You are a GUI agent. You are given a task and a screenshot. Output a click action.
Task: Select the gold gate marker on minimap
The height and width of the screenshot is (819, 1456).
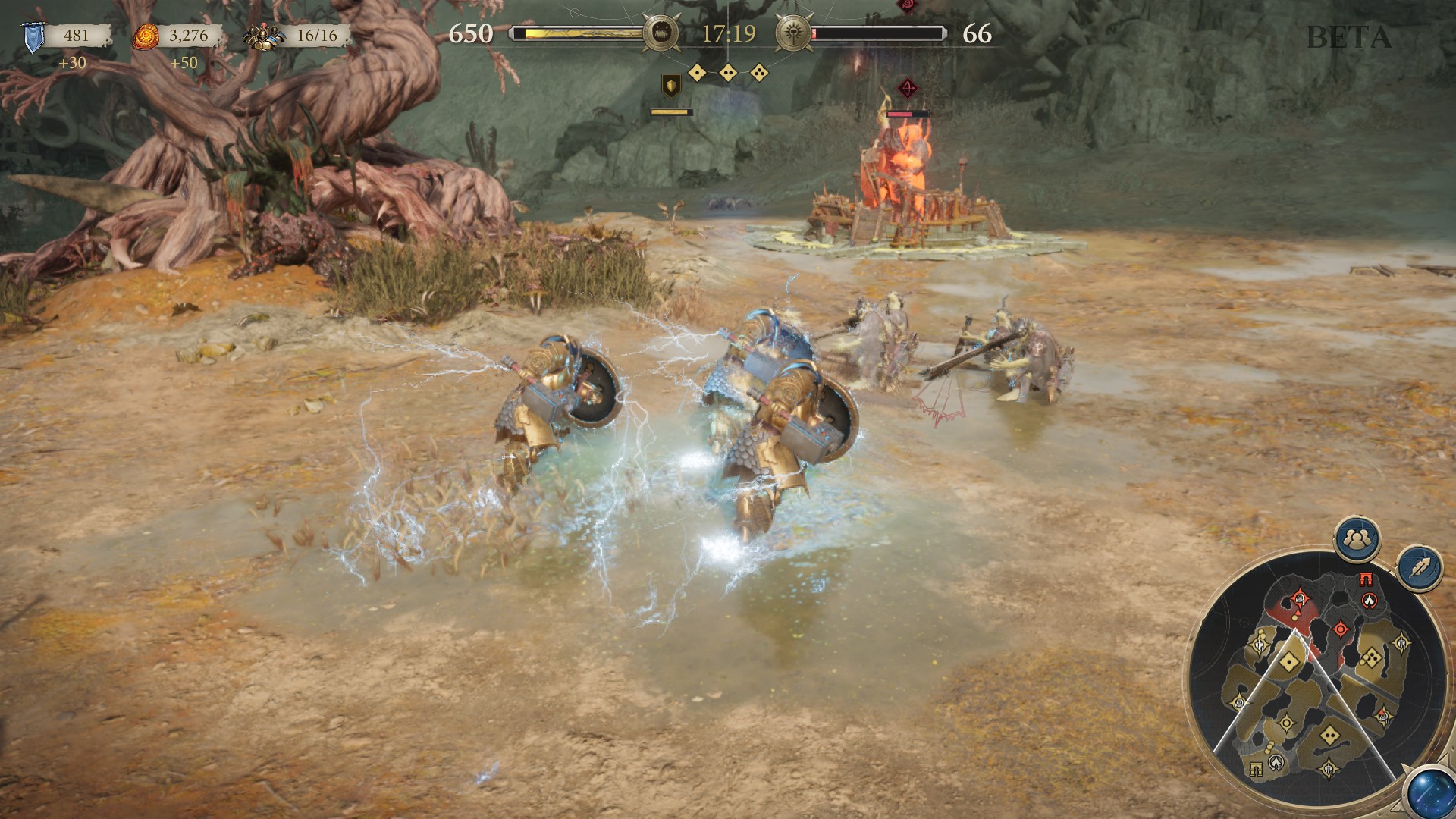point(1257,769)
